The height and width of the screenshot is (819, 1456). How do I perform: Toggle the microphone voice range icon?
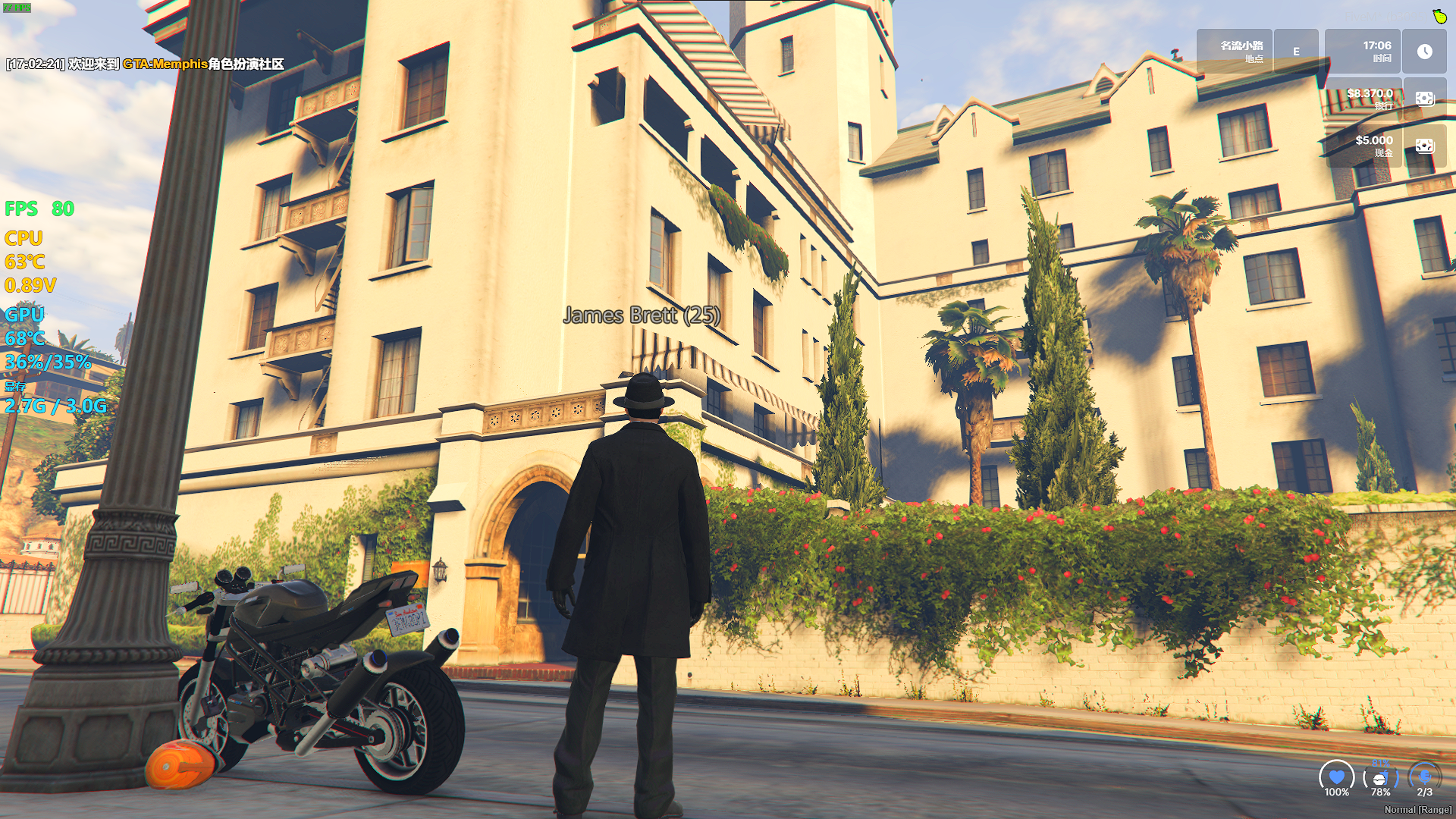pos(1424,777)
